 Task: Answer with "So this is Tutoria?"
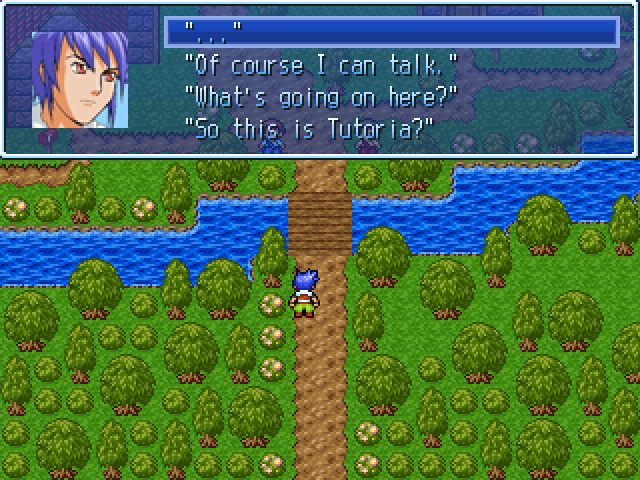(308, 129)
